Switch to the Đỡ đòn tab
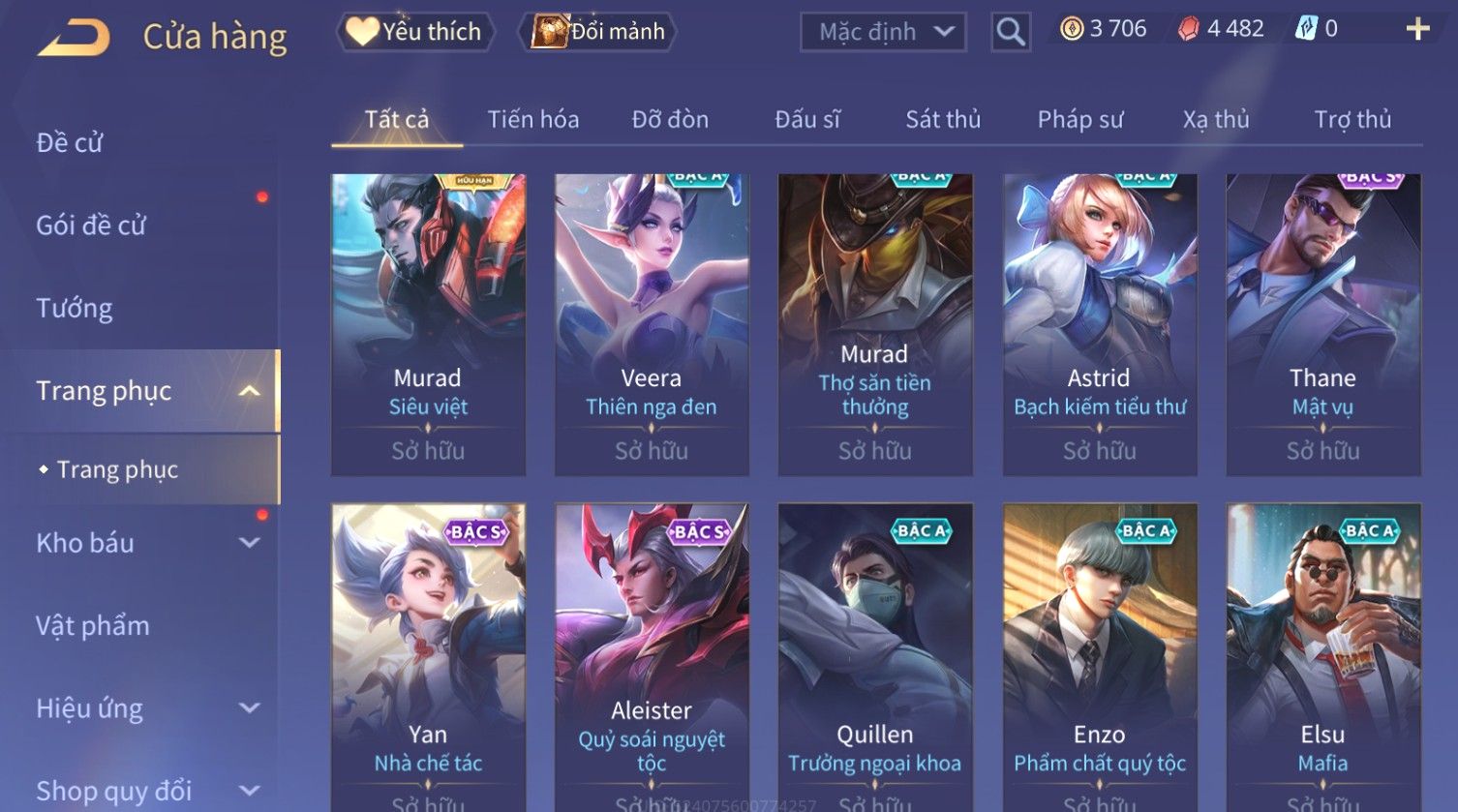 (670, 119)
